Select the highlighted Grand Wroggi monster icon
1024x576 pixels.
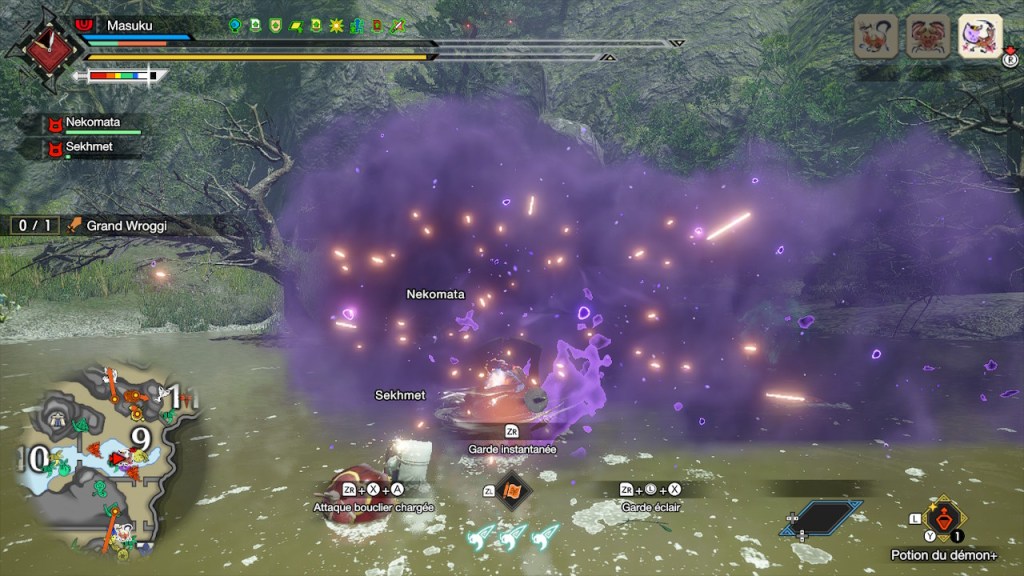pos(980,36)
